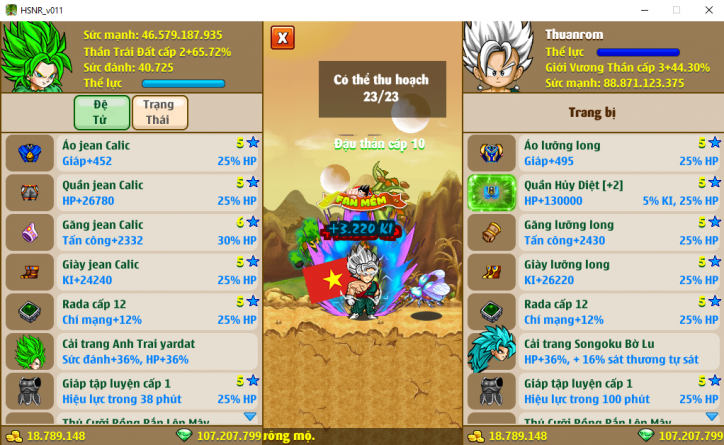This screenshot has height=445, width=724.
Task: Pick the Cải trang Anh Trai yardat costume
Action: tap(131, 351)
